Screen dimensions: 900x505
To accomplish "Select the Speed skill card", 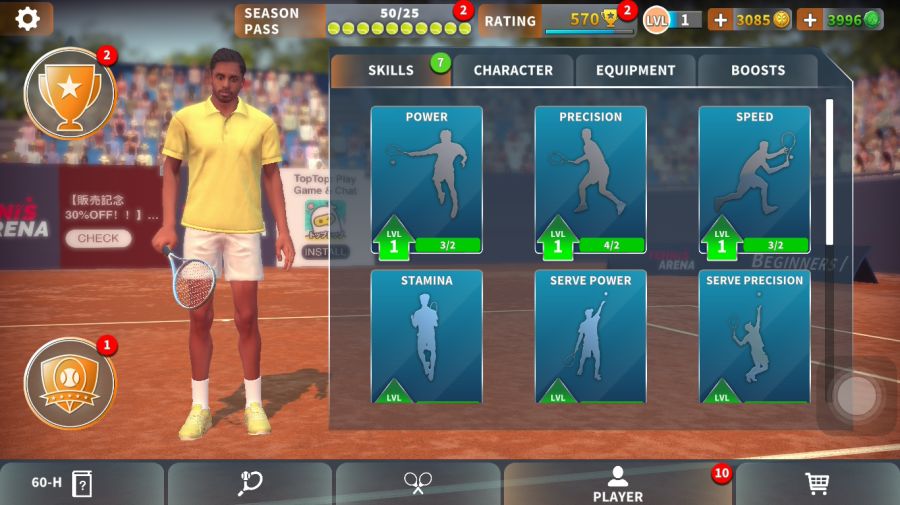I will click(754, 180).
